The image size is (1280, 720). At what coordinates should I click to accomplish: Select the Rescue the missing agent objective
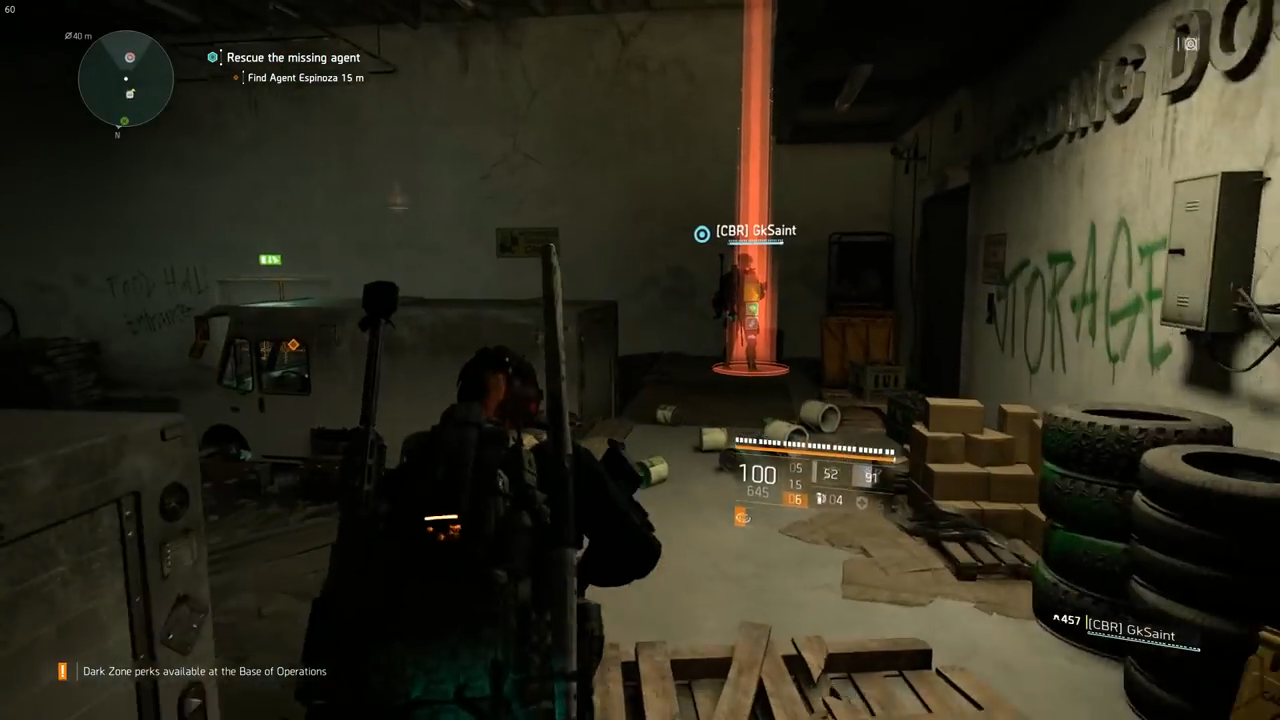[x=293, y=58]
